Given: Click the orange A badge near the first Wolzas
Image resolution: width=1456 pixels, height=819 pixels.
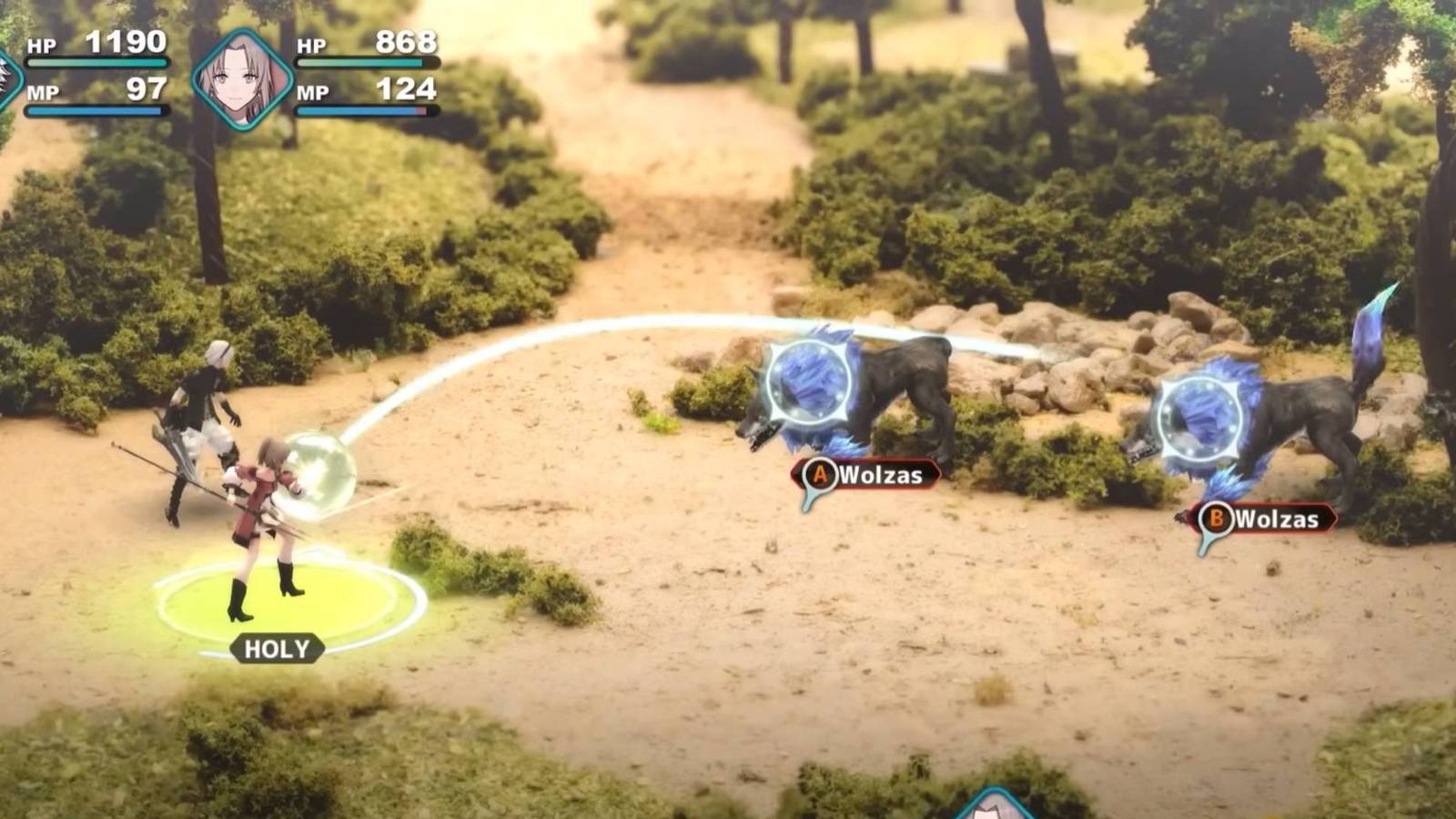Looking at the screenshot, I should click(x=821, y=472).
